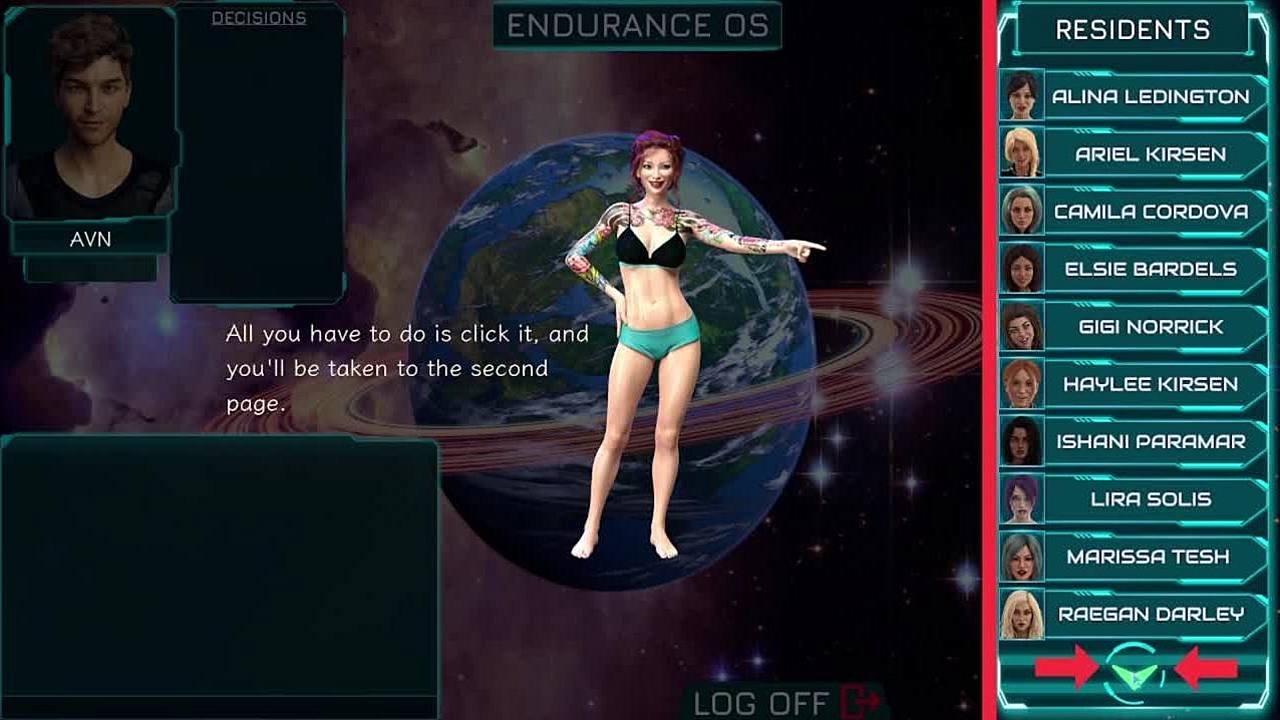Click Raegan Darley in residents list
The height and width of the screenshot is (720, 1280).
pos(1150,614)
